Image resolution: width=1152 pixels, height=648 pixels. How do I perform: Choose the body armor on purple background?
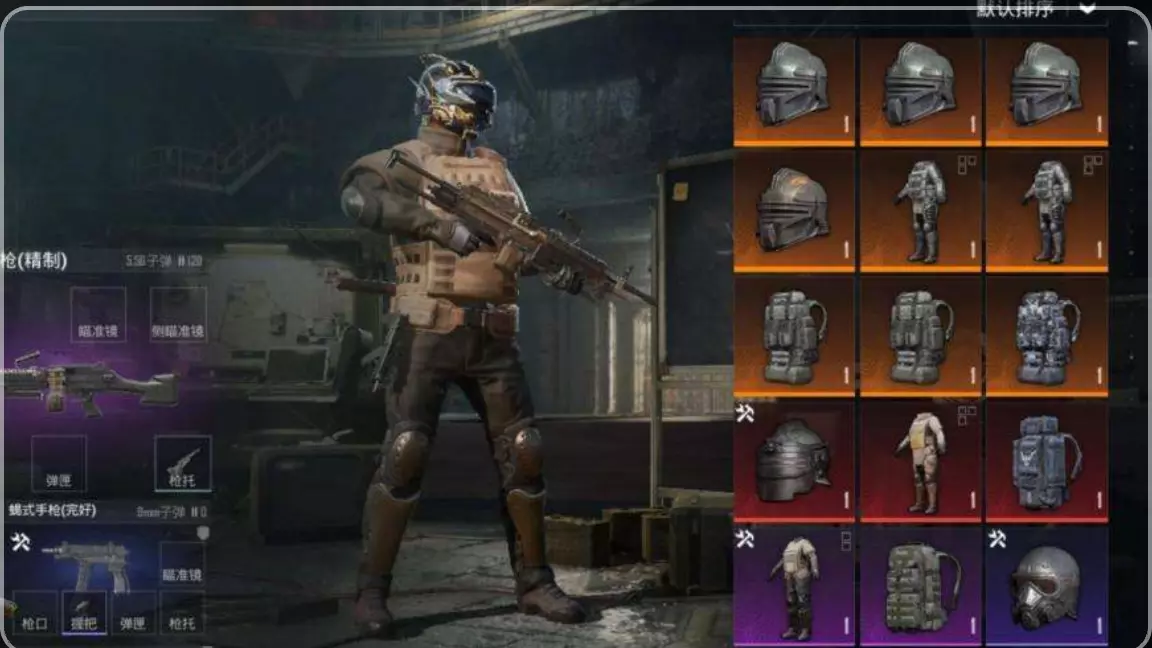click(x=794, y=587)
